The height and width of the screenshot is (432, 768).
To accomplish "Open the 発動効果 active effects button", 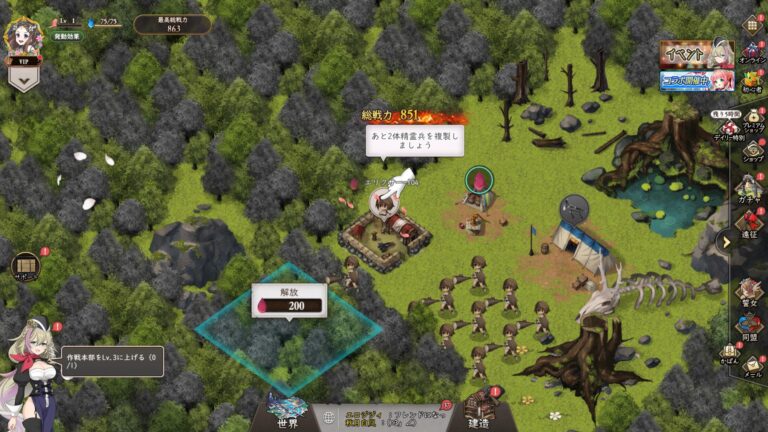I will (x=67, y=36).
